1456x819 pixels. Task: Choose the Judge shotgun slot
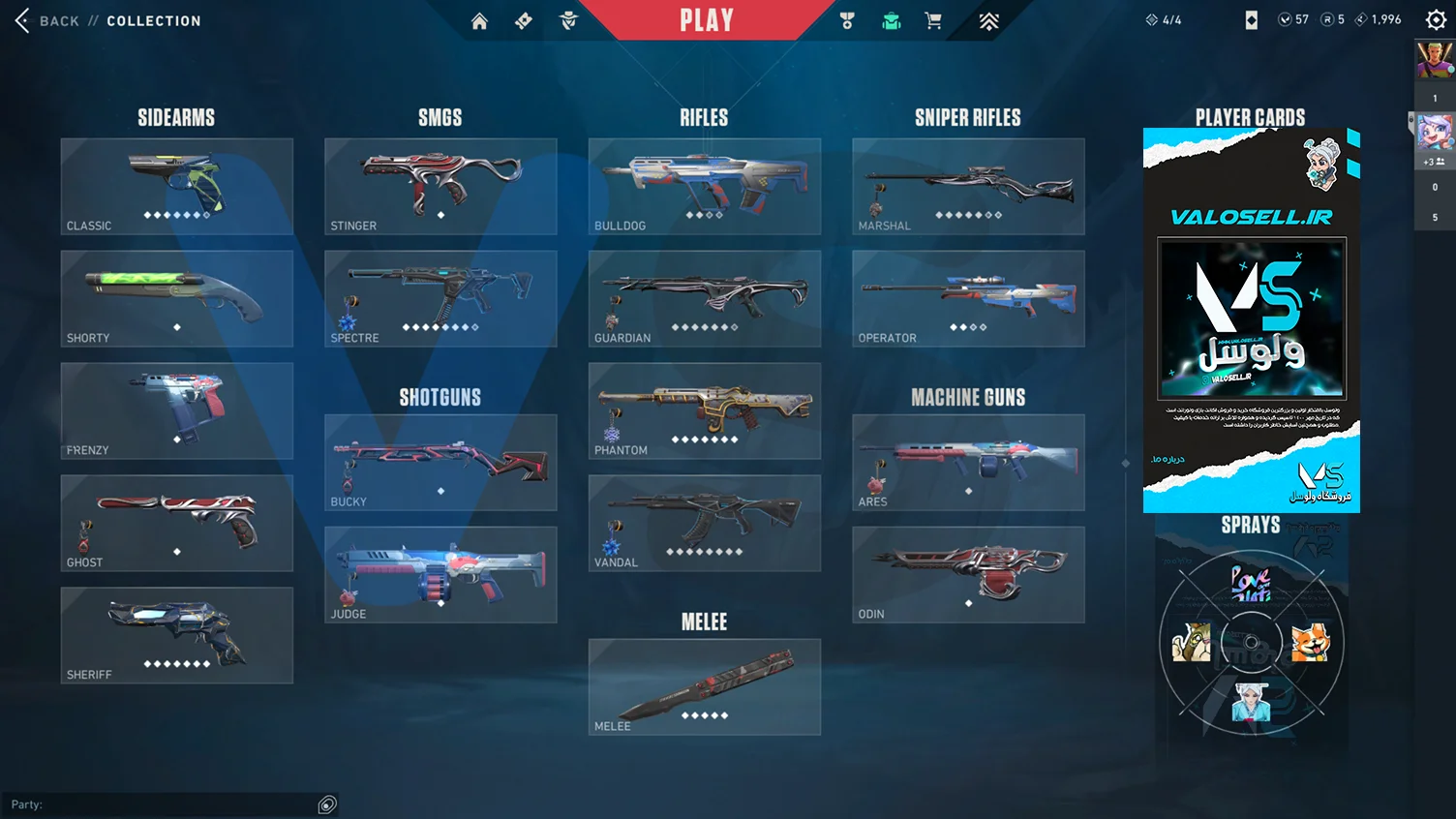440,575
